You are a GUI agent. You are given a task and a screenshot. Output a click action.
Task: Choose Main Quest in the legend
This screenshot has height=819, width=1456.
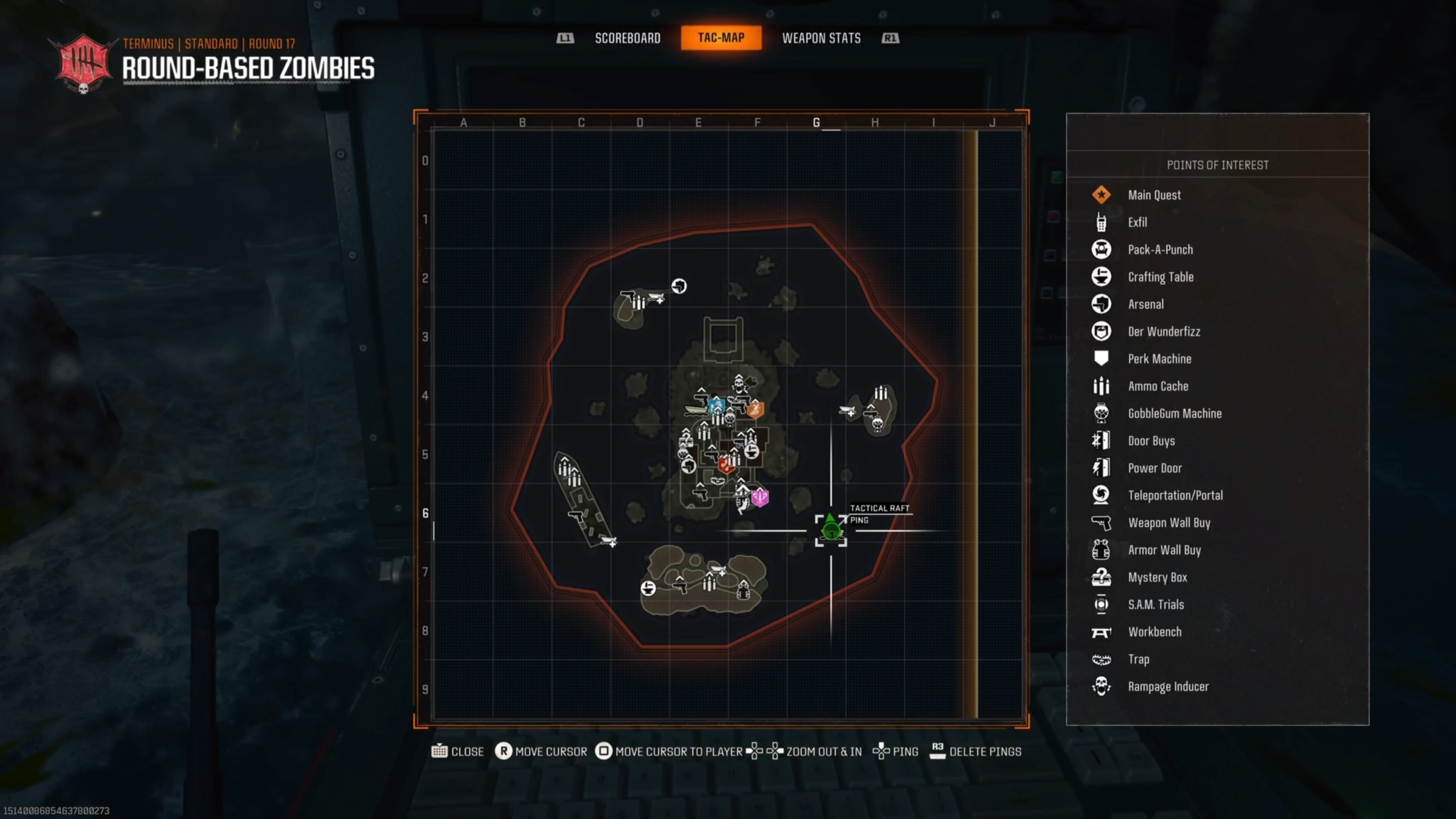tap(1153, 195)
